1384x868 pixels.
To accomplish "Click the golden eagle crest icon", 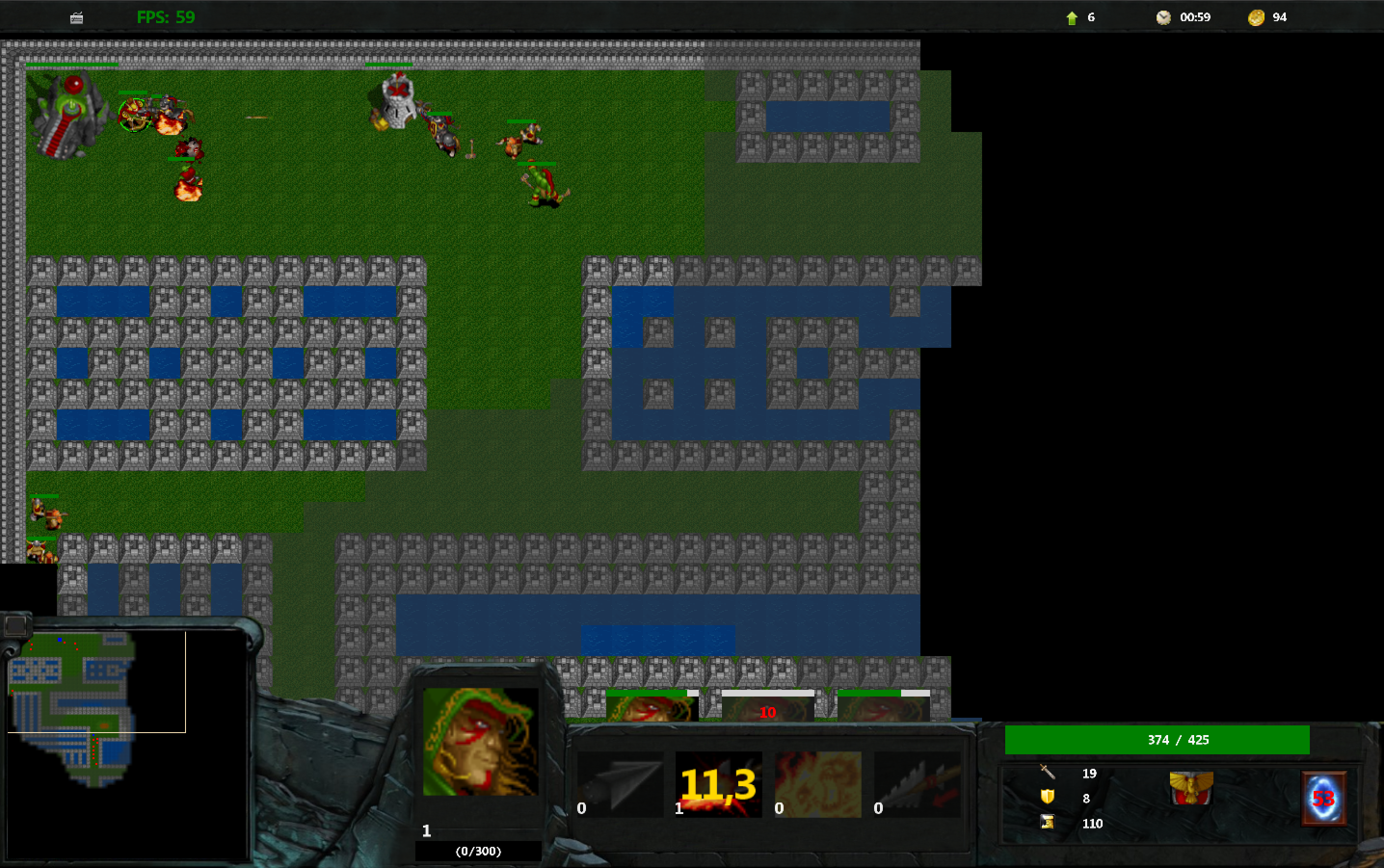I will pos(1191,788).
